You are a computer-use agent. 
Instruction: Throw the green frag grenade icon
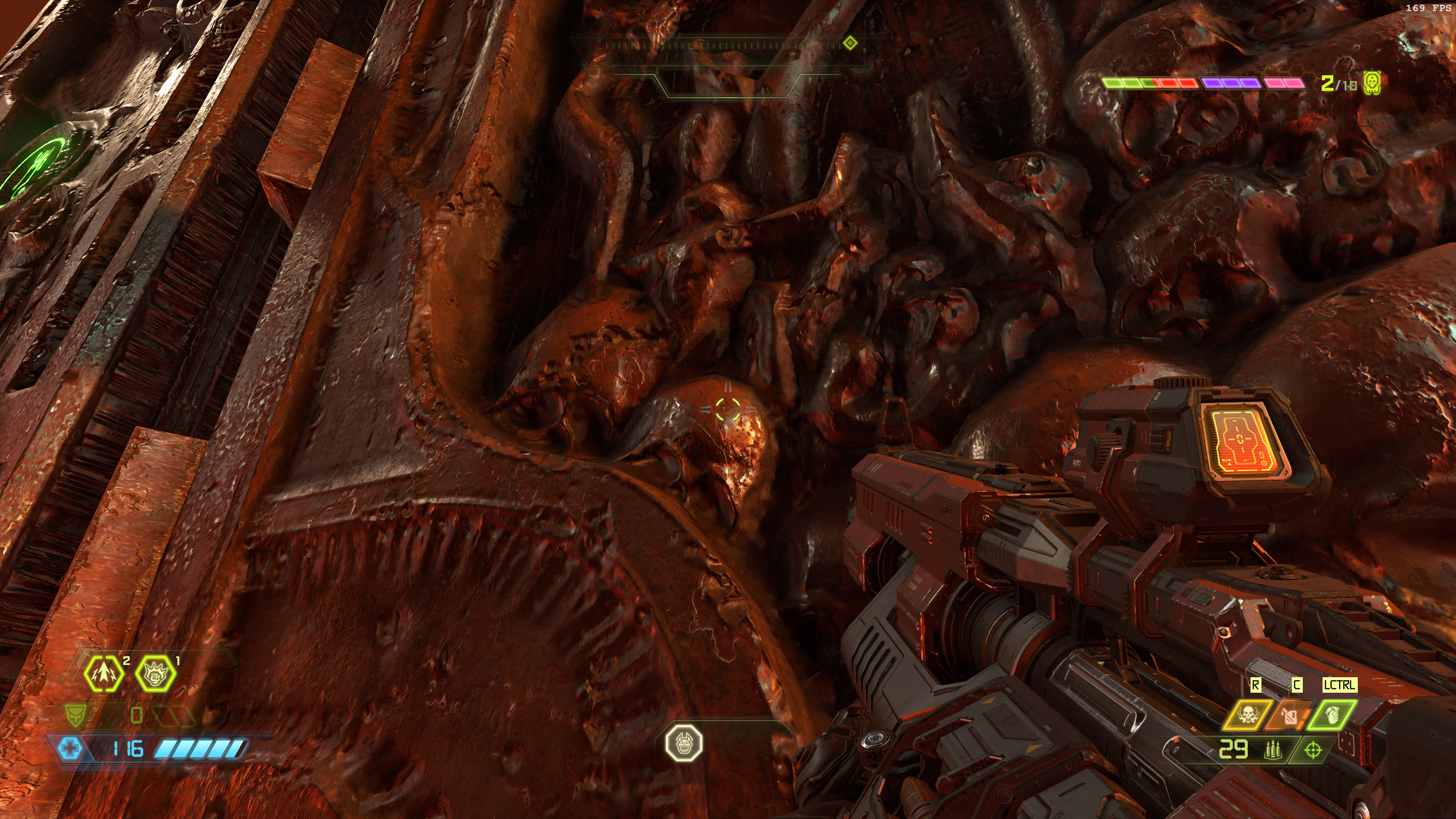(1331, 715)
